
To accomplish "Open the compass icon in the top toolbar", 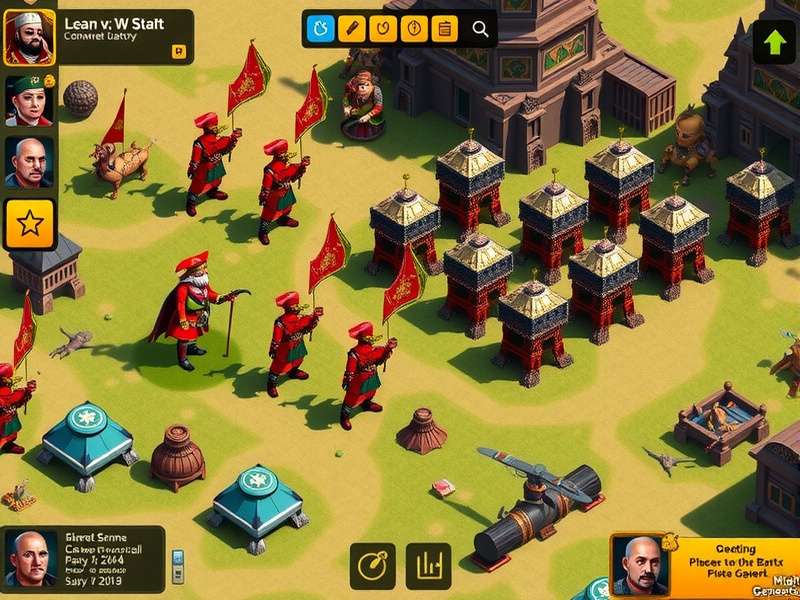I will [x=414, y=29].
